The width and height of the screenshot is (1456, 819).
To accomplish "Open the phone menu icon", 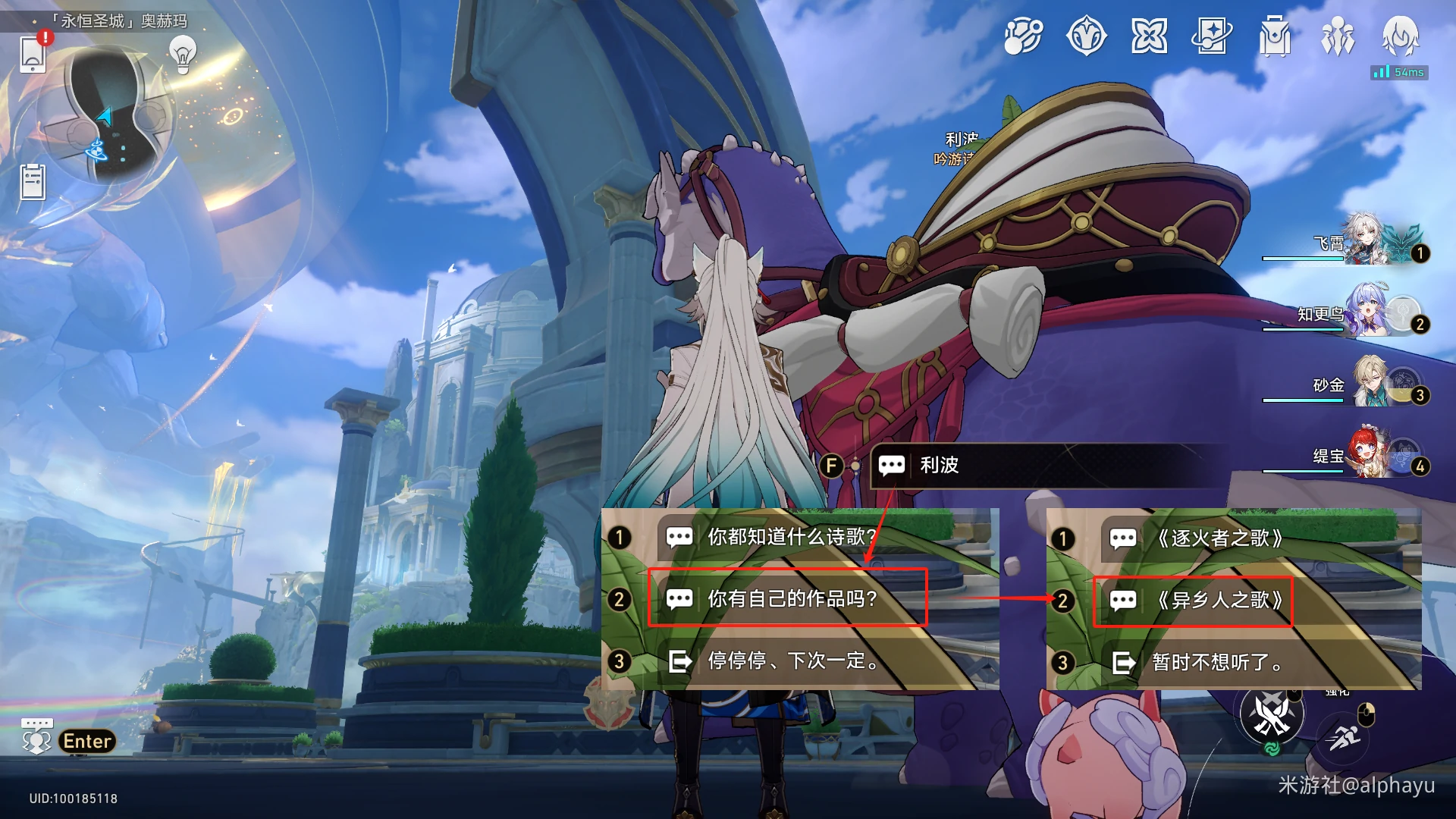I will (33, 53).
